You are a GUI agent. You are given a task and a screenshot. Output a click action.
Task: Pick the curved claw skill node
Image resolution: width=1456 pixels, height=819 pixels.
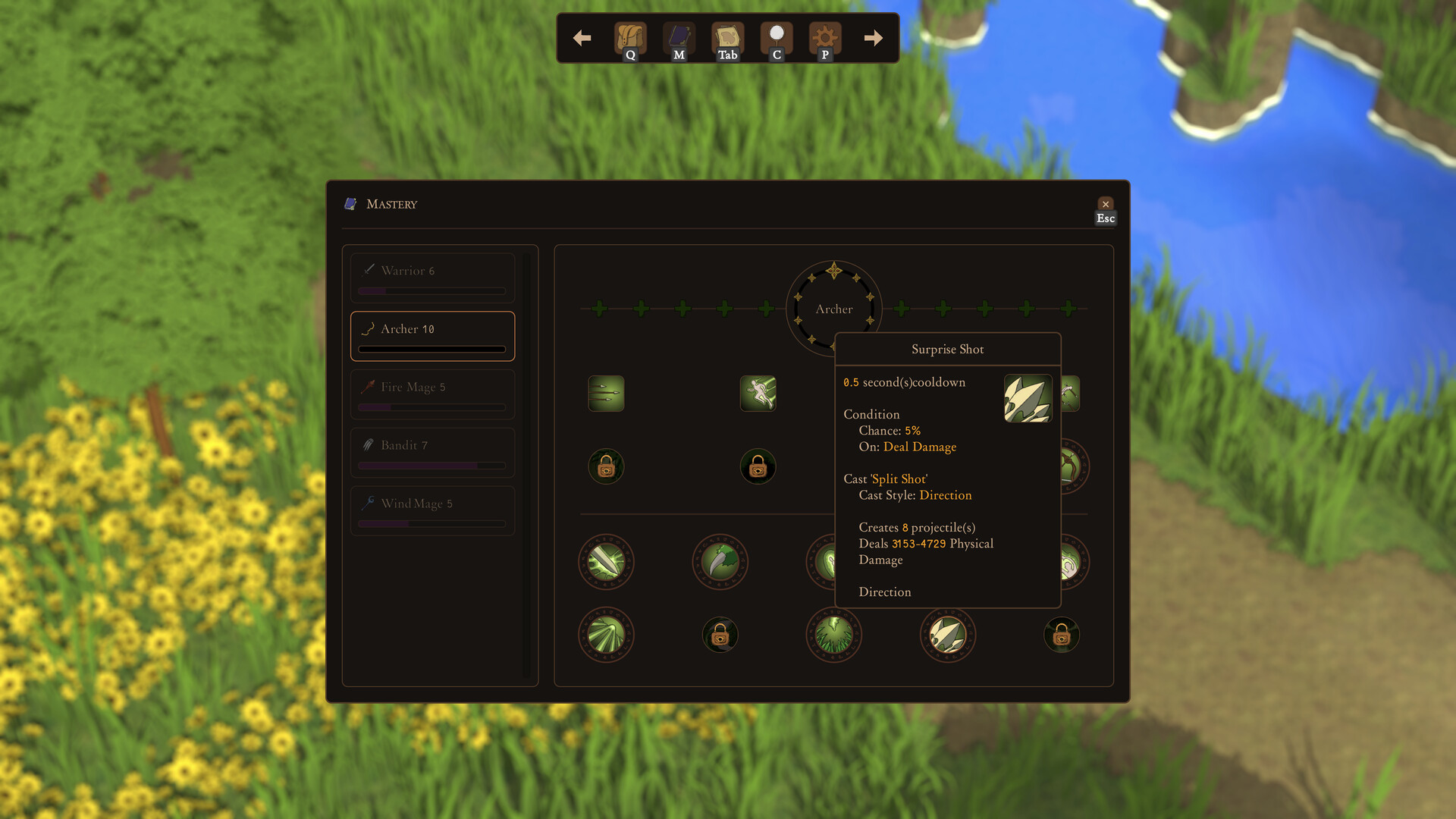[x=720, y=562]
